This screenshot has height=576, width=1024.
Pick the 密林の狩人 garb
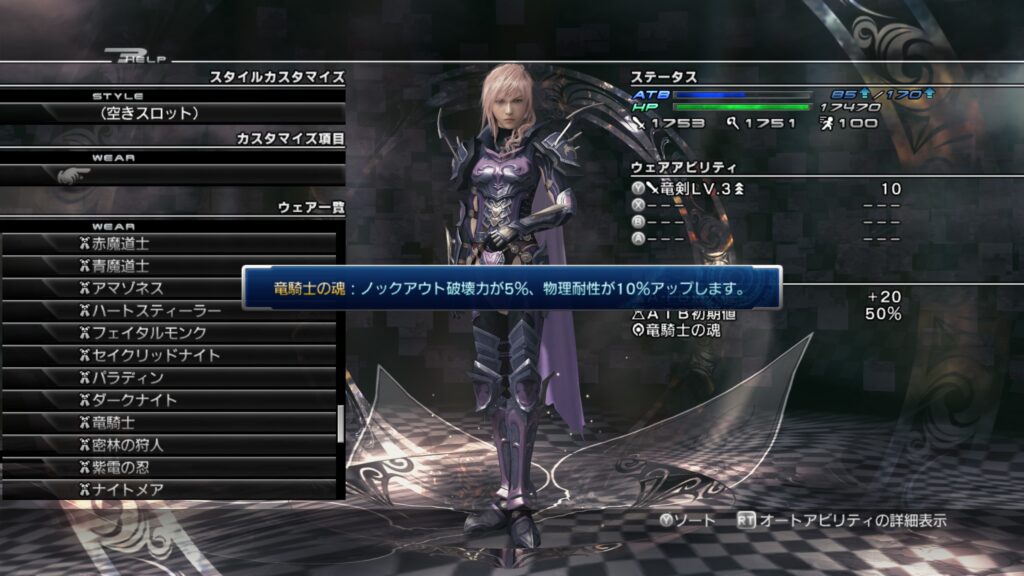tap(170, 445)
